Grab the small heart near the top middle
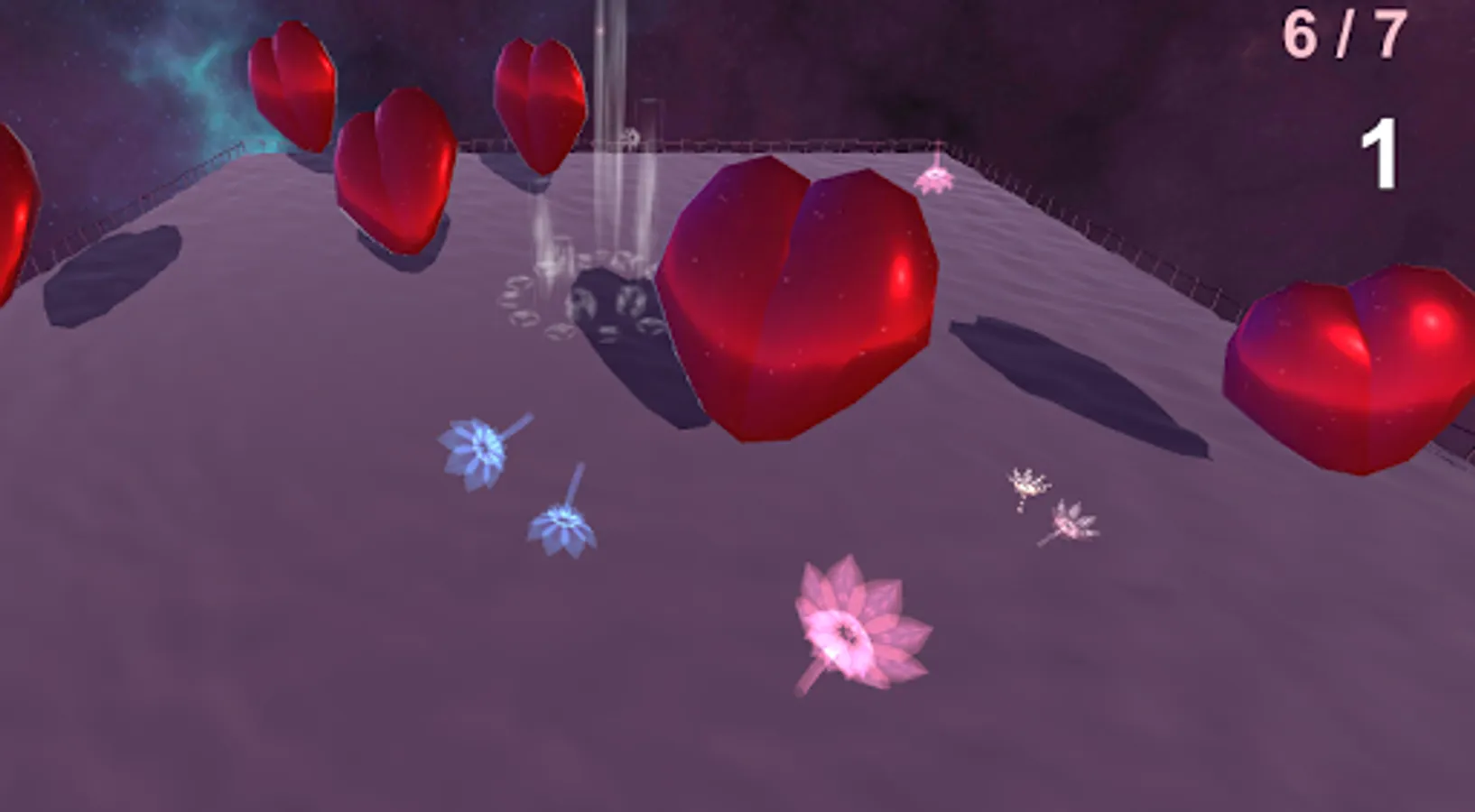Viewport: 1475px width, 812px height. point(540,99)
